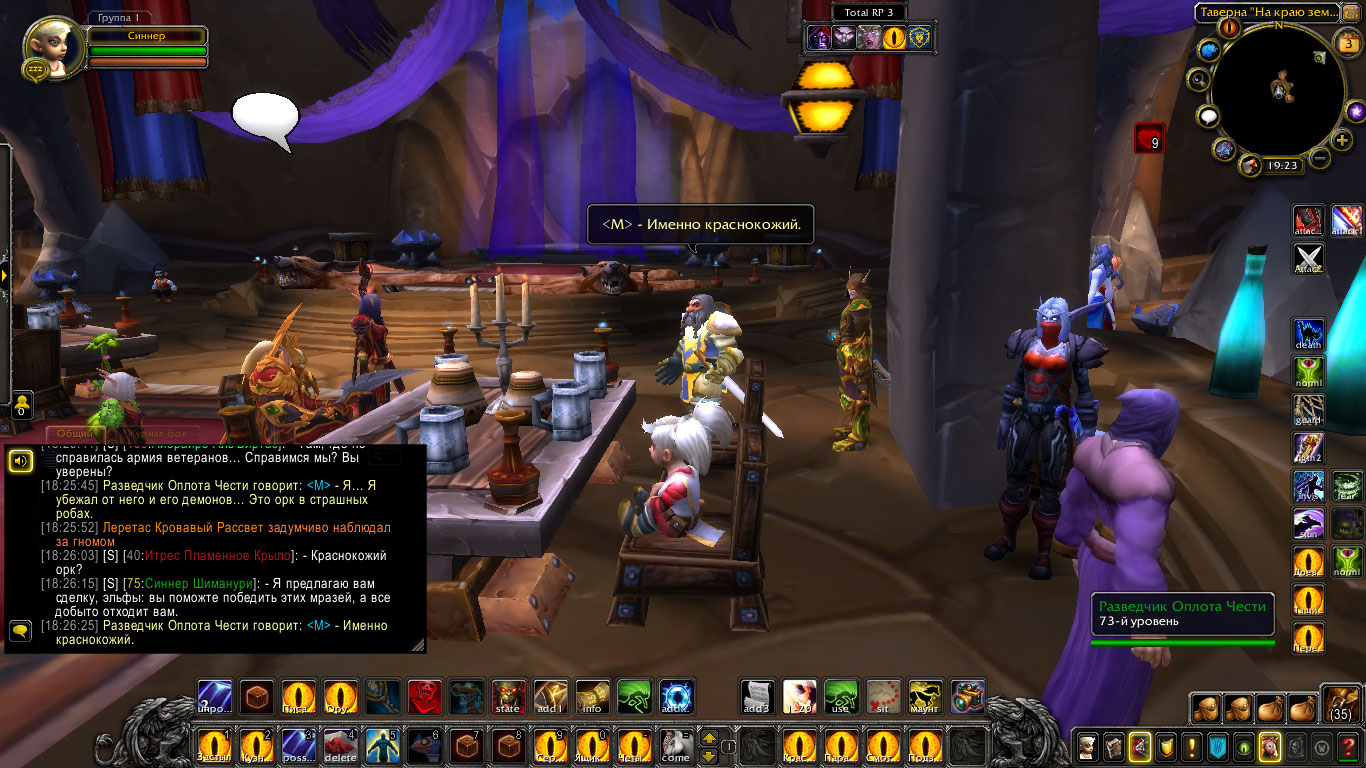Click the red question mark help button
Image resolution: width=1366 pixels, height=768 pixels.
[x=1347, y=746]
